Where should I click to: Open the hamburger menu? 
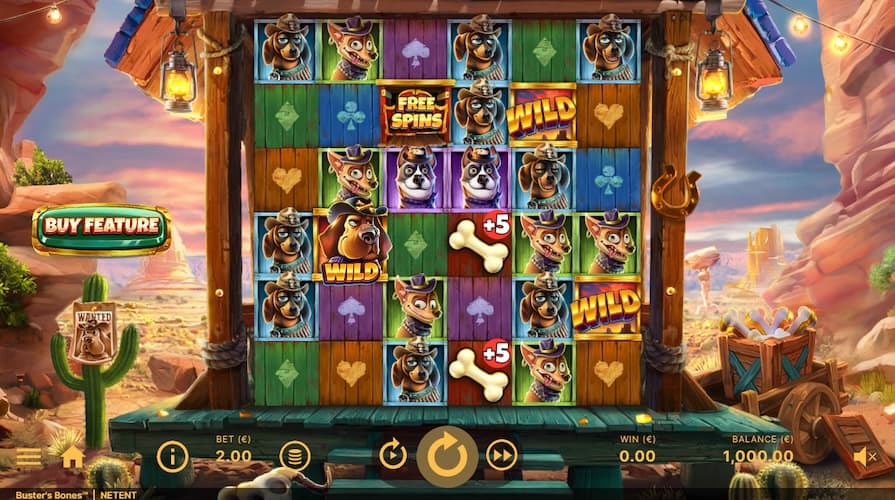(x=29, y=457)
